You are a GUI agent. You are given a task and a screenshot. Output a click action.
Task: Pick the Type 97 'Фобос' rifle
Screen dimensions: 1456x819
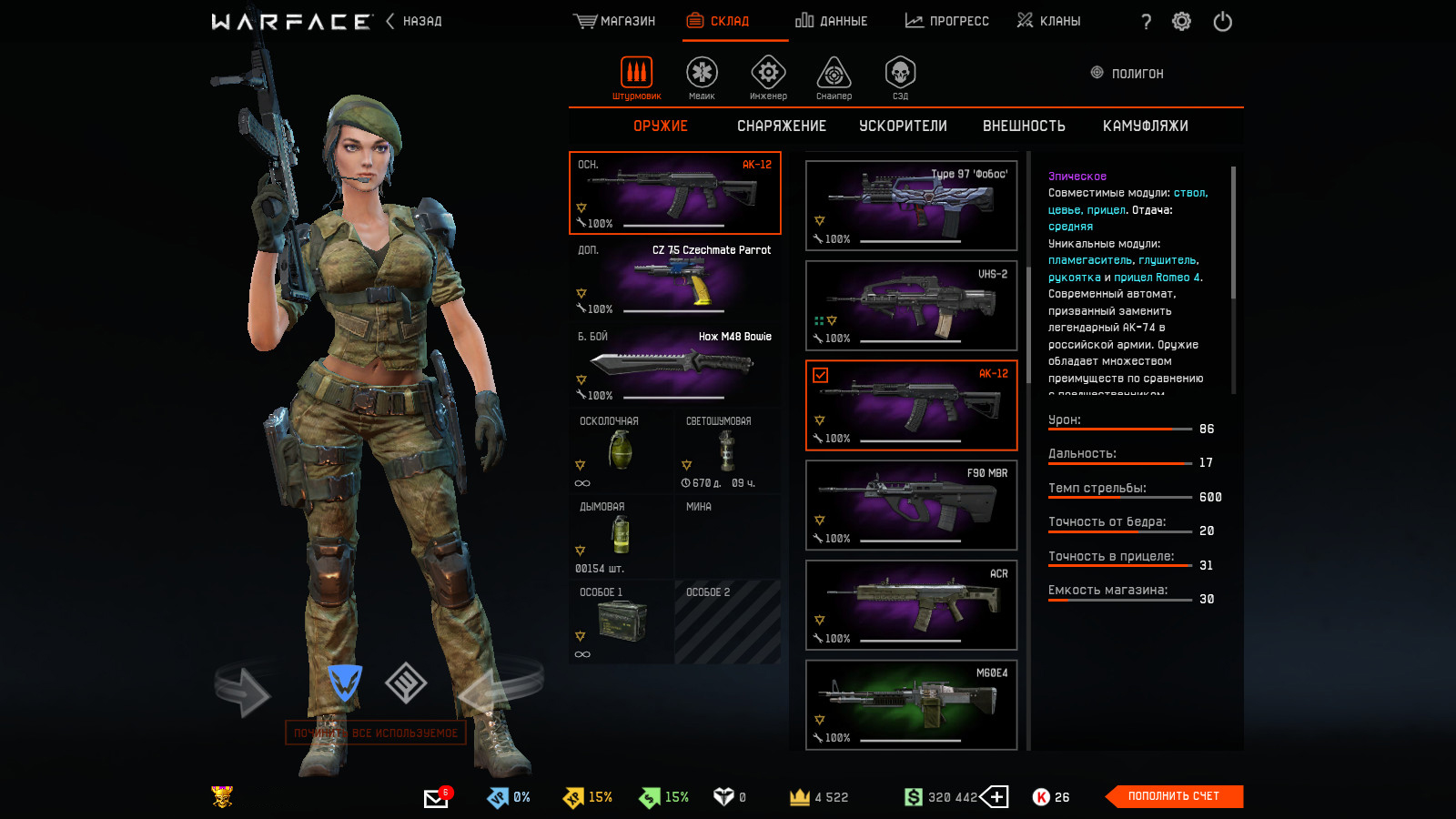(x=911, y=206)
